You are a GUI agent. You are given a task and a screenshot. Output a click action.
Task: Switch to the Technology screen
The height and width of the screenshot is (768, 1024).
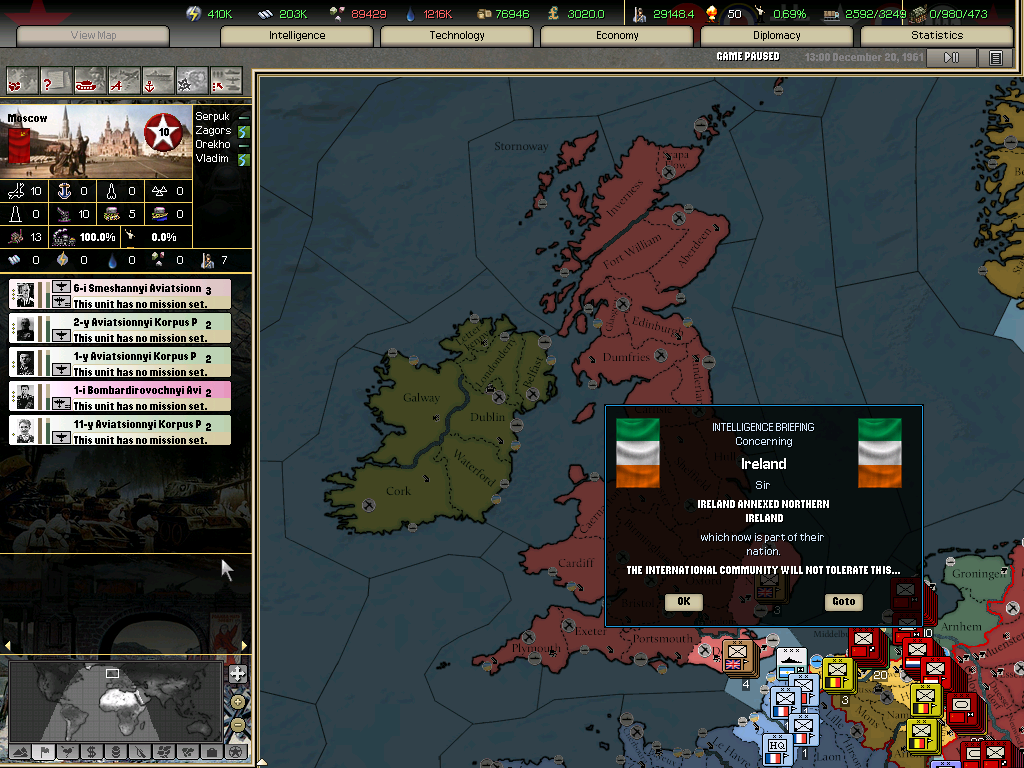[x=457, y=36]
